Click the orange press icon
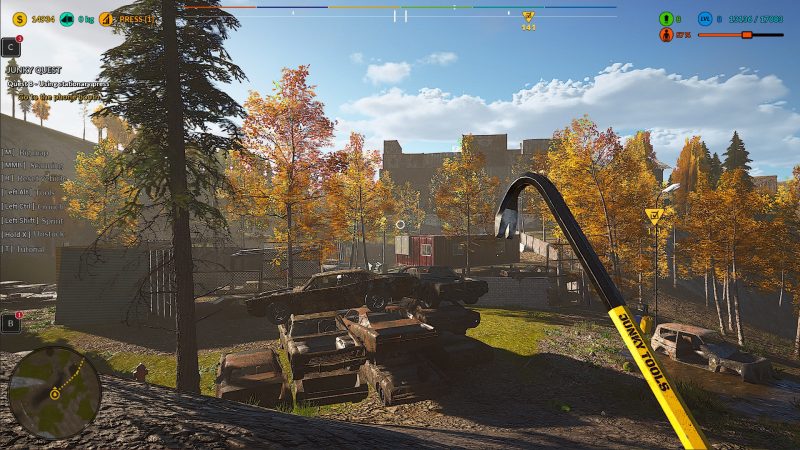This screenshot has height=450, width=800. (106, 18)
